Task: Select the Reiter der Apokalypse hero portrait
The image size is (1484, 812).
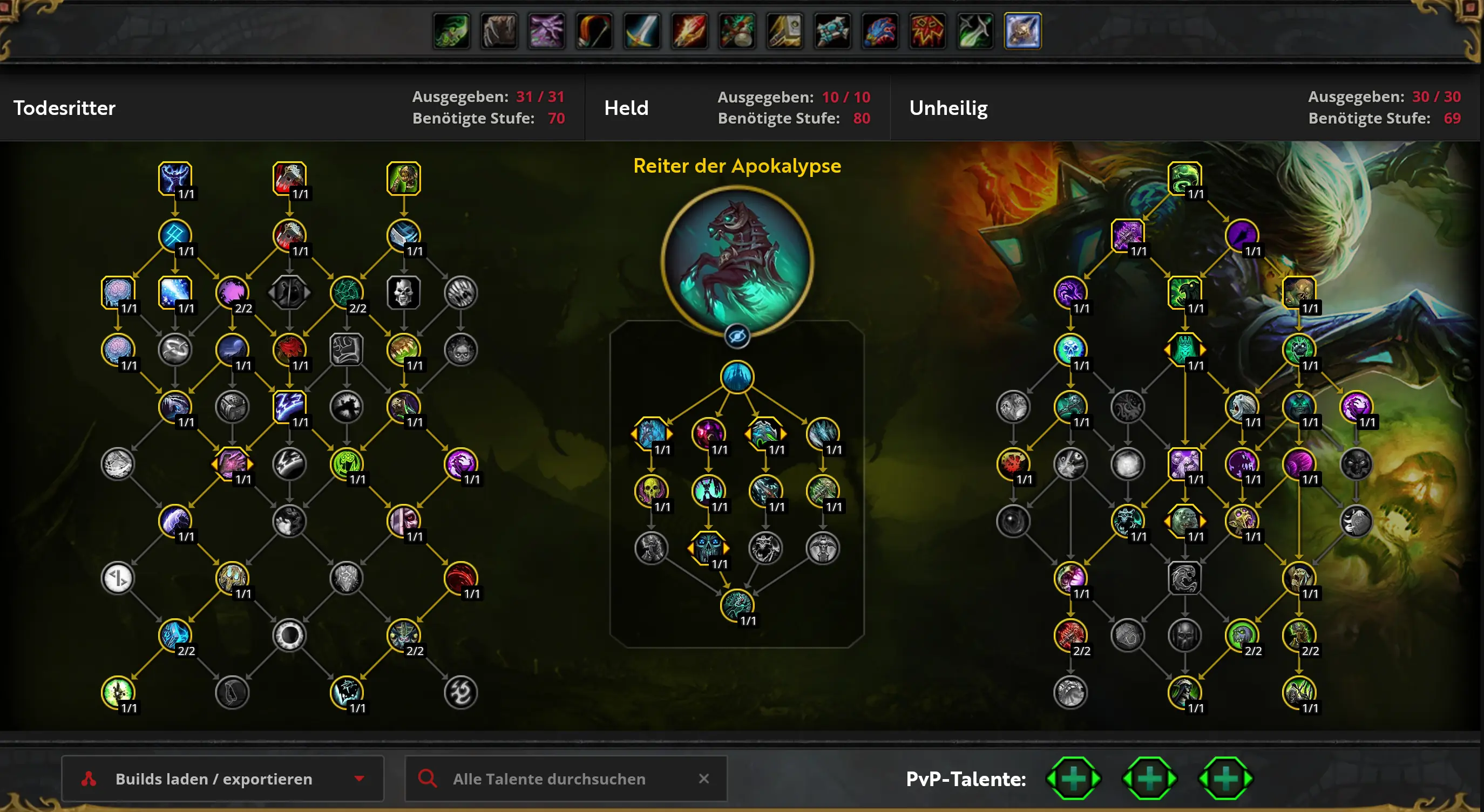Action: [x=737, y=261]
